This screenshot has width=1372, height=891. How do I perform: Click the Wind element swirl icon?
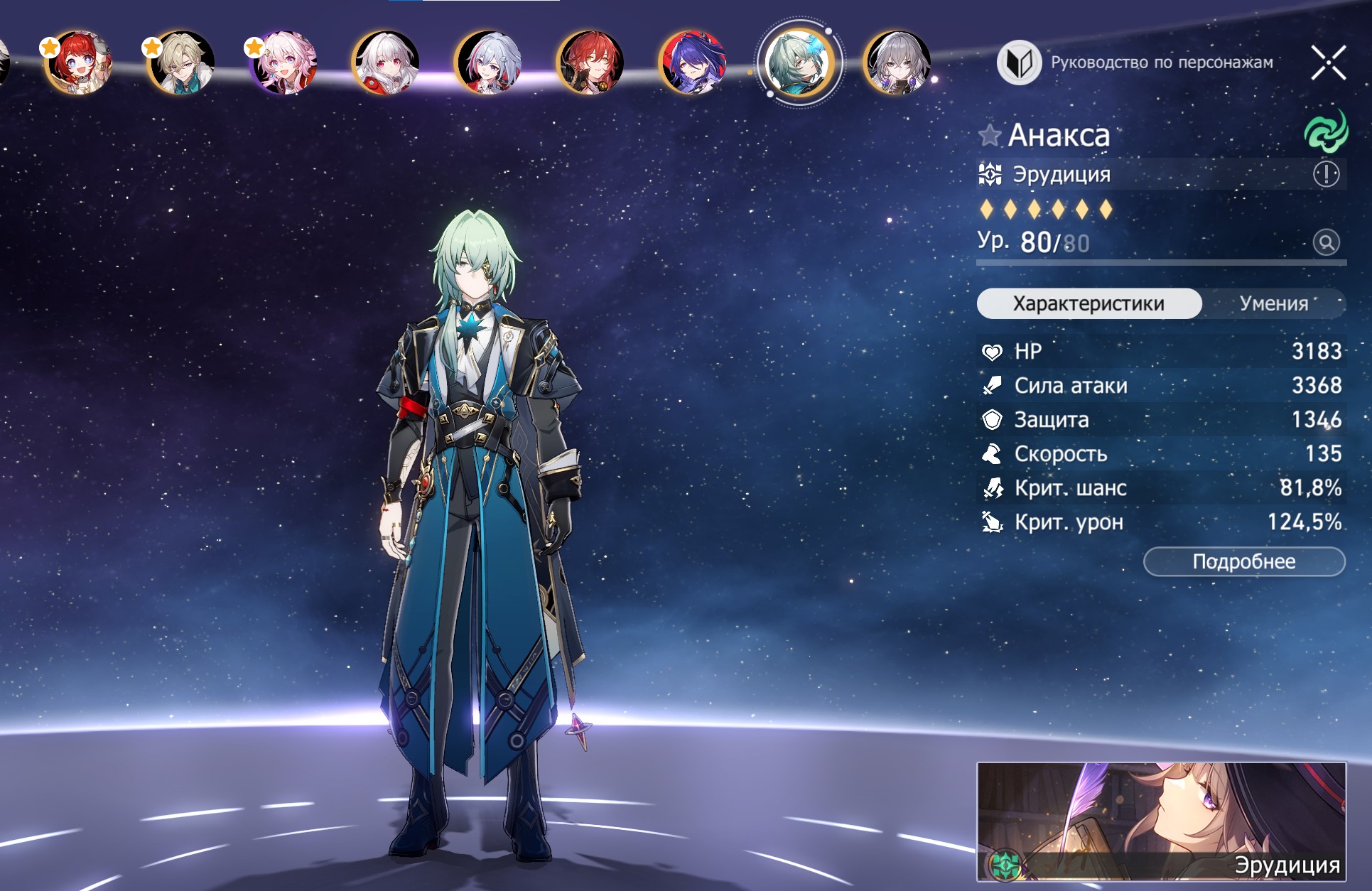coord(1325,132)
